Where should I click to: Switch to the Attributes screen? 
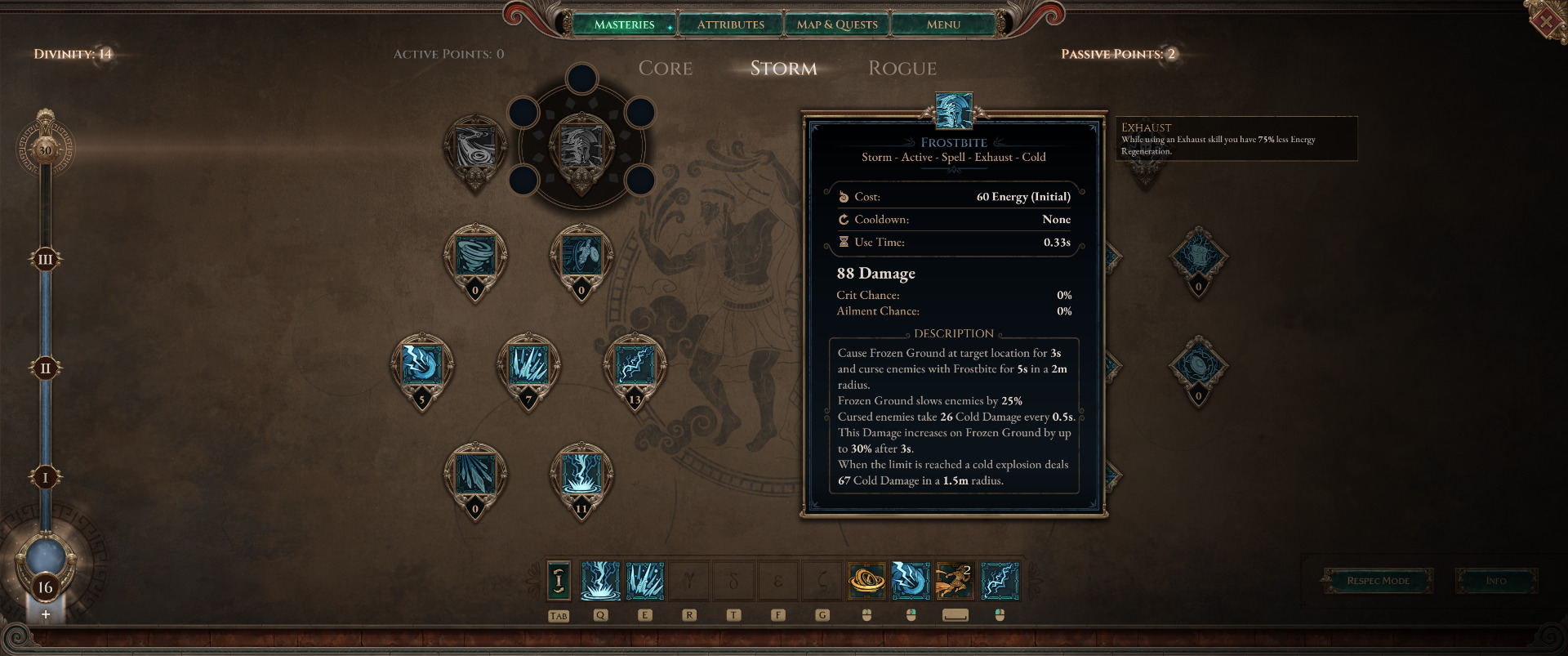[x=731, y=25]
